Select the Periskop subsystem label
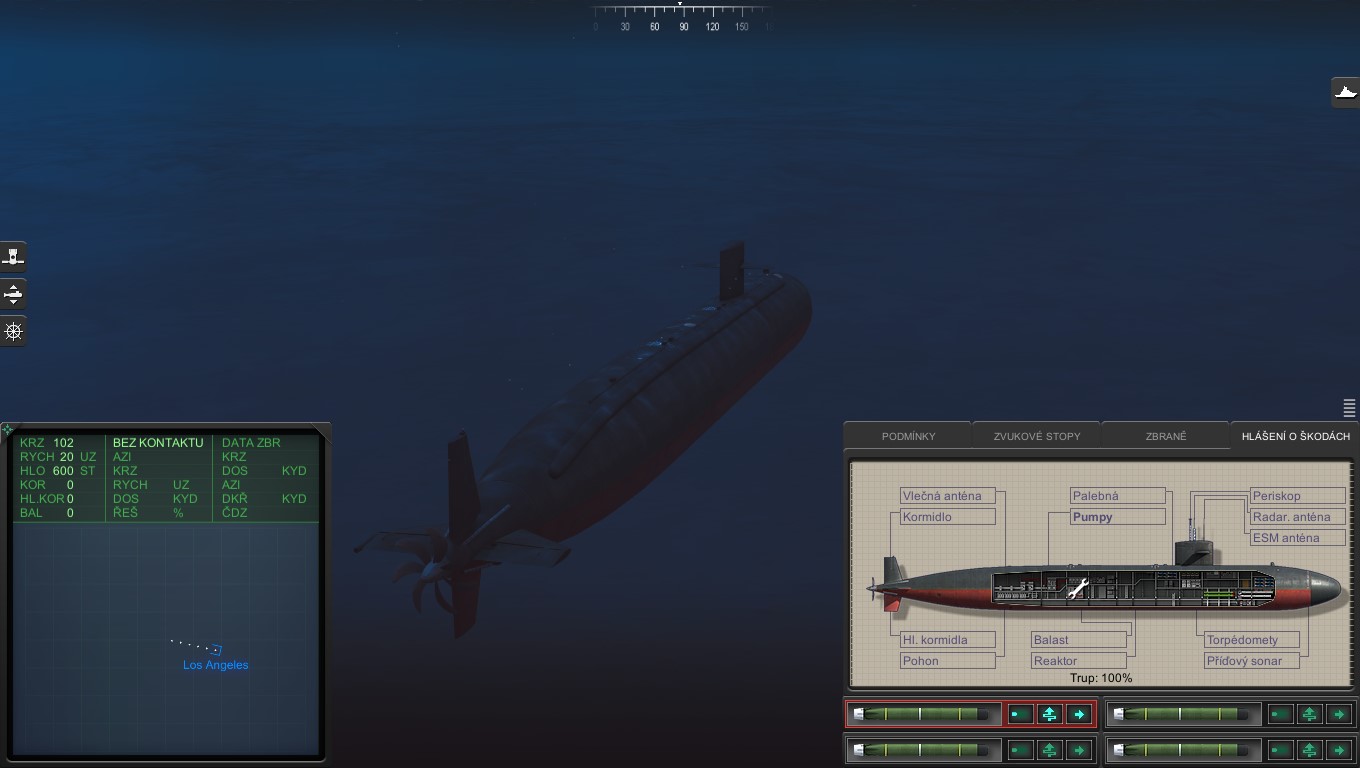 (x=1296, y=496)
